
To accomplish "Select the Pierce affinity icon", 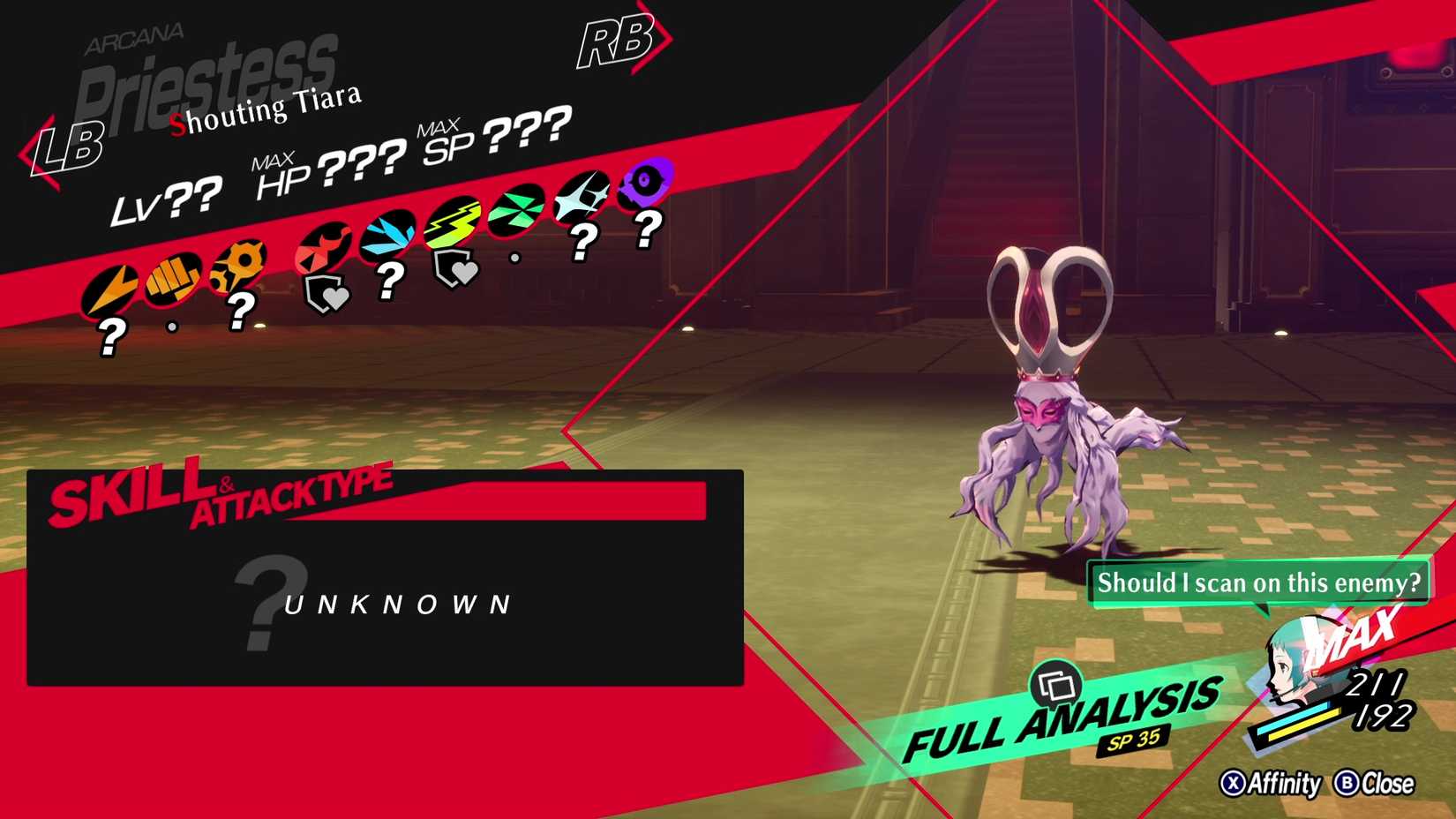I will [236, 263].
